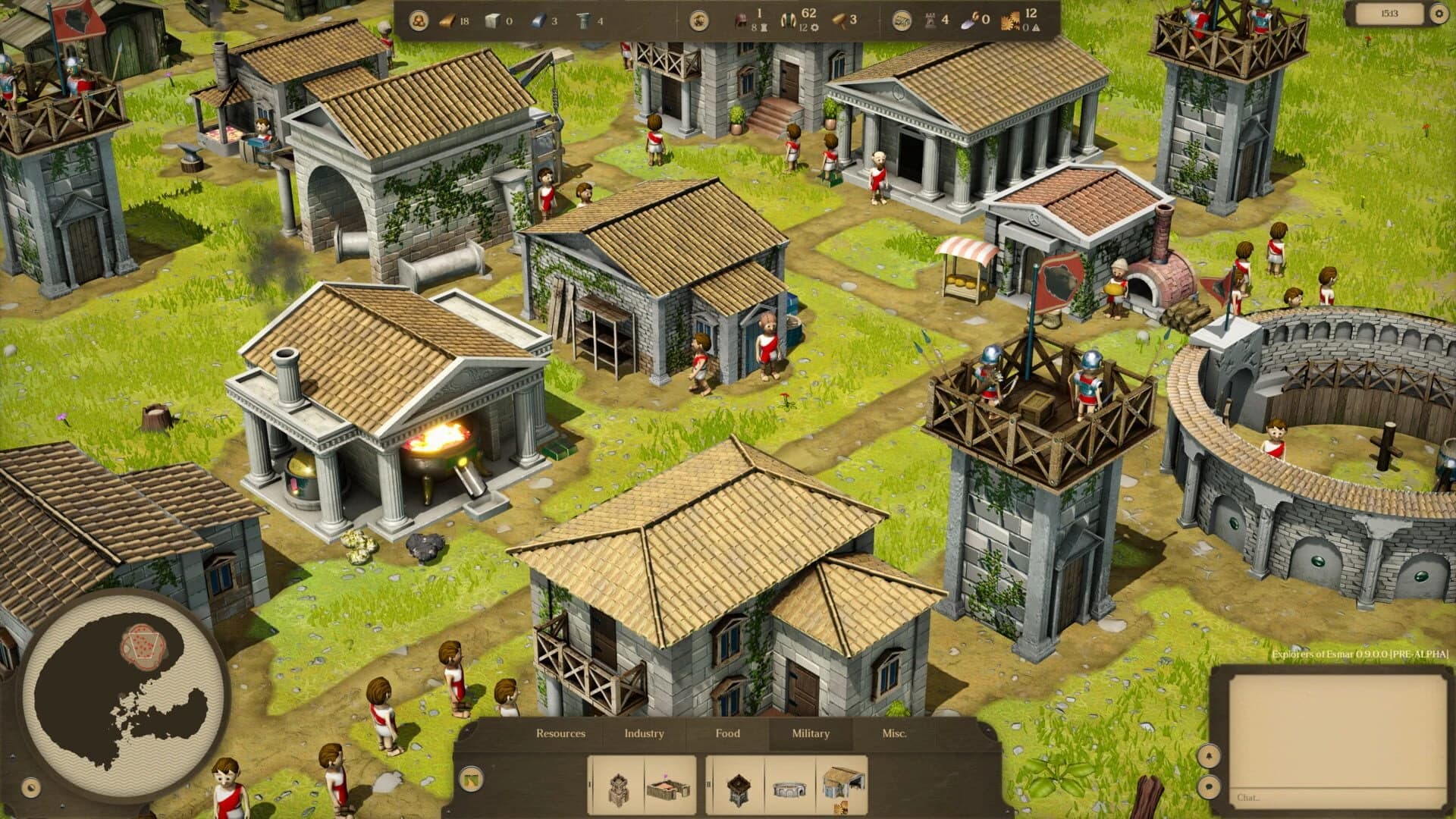Click the round road-building button
Viewport: 1456px width, 819px height.
click(471, 779)
